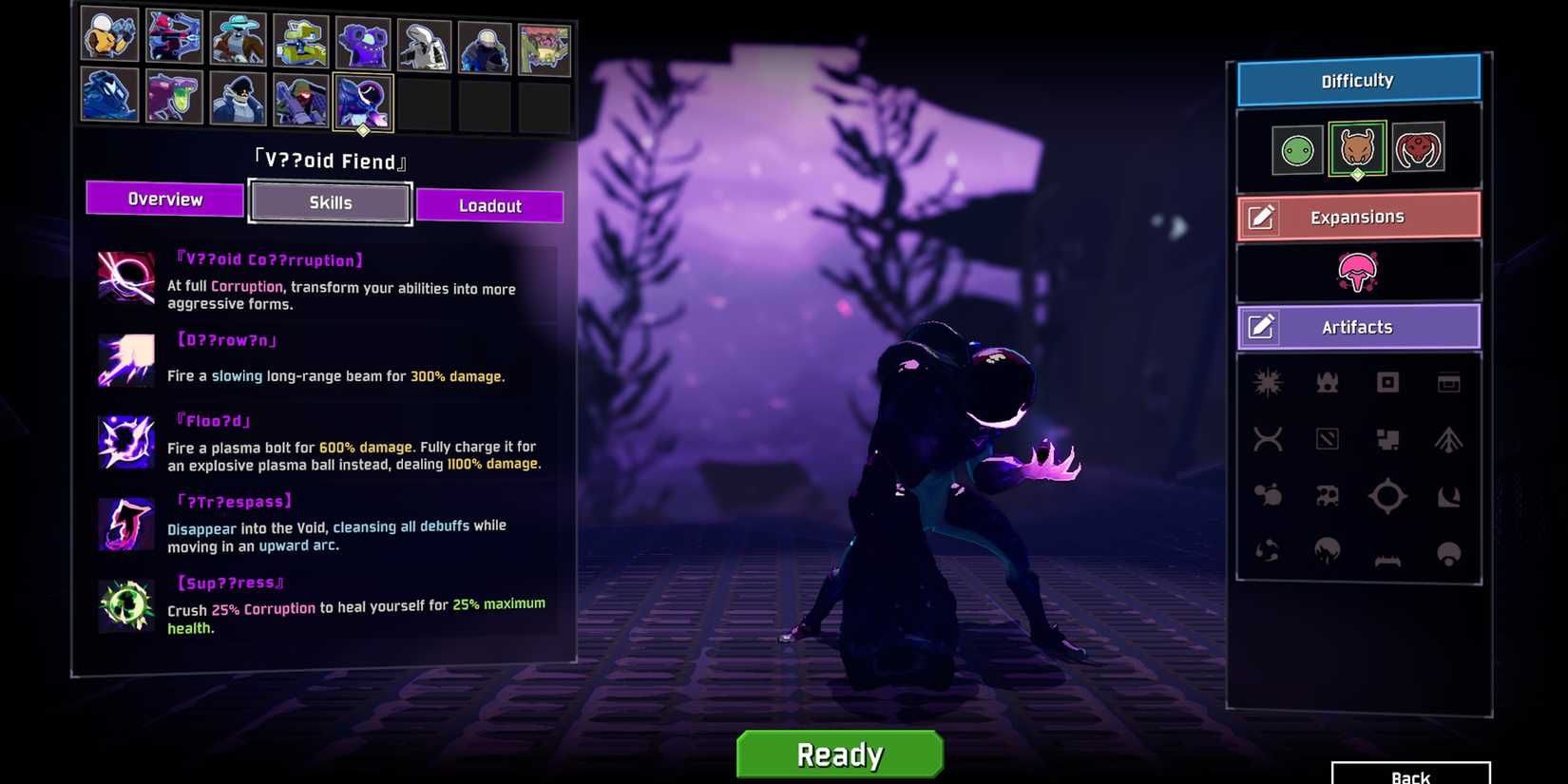Open the Loadout tab
The width and height of the screenshot is (1568, 784).
pos(490,204)
